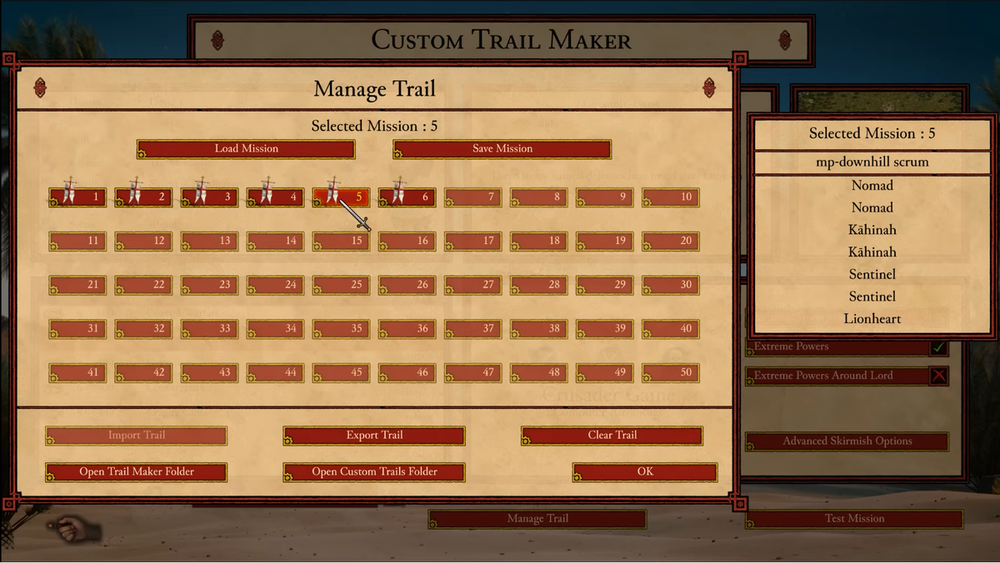Open Advanced Skirmish Options
1000x563 pixels.
(x=848, y=441)
